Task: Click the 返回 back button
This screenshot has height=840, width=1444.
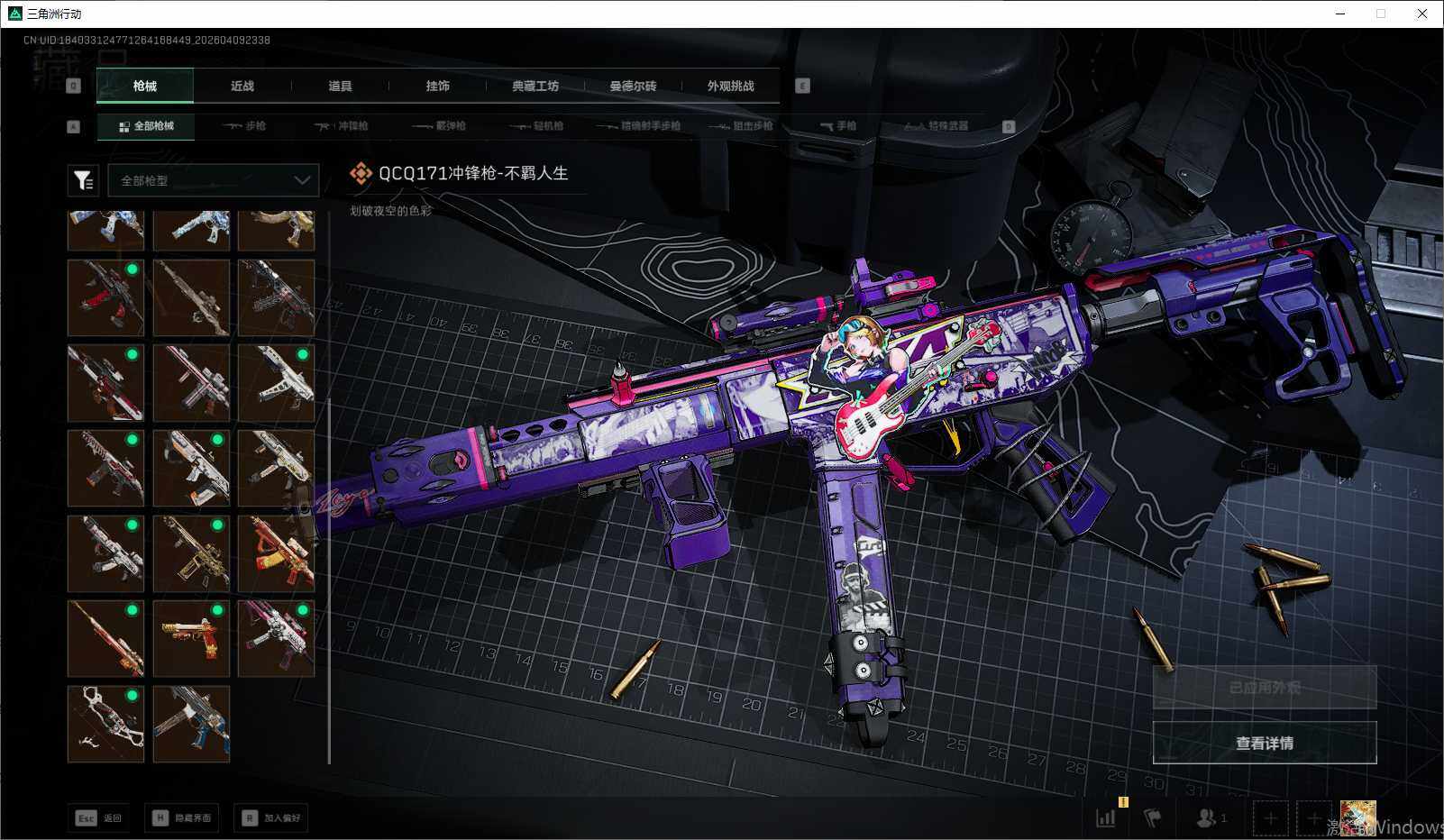Action: [99, 817]
